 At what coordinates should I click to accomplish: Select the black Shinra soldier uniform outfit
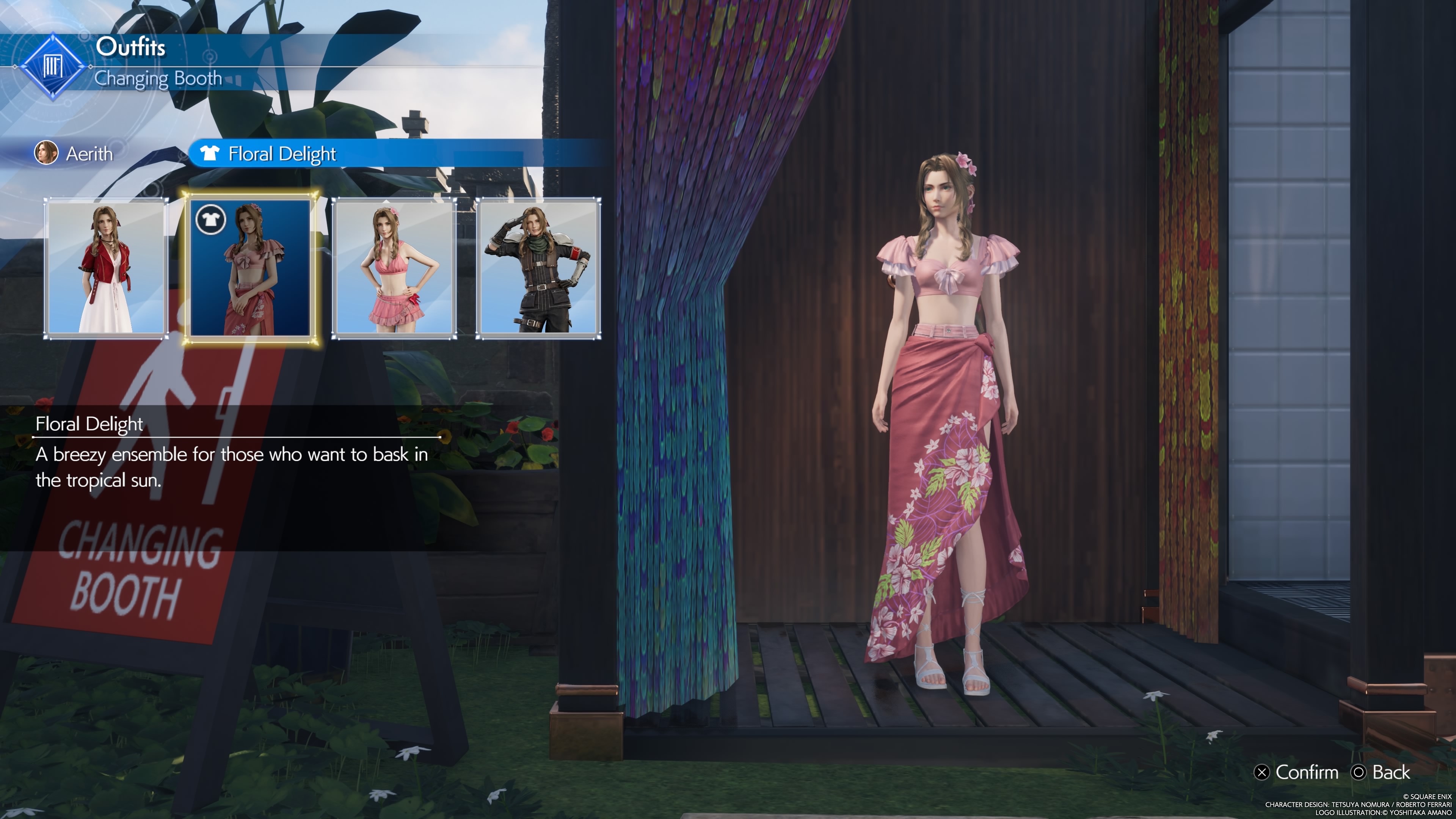[x=538, y=268]
